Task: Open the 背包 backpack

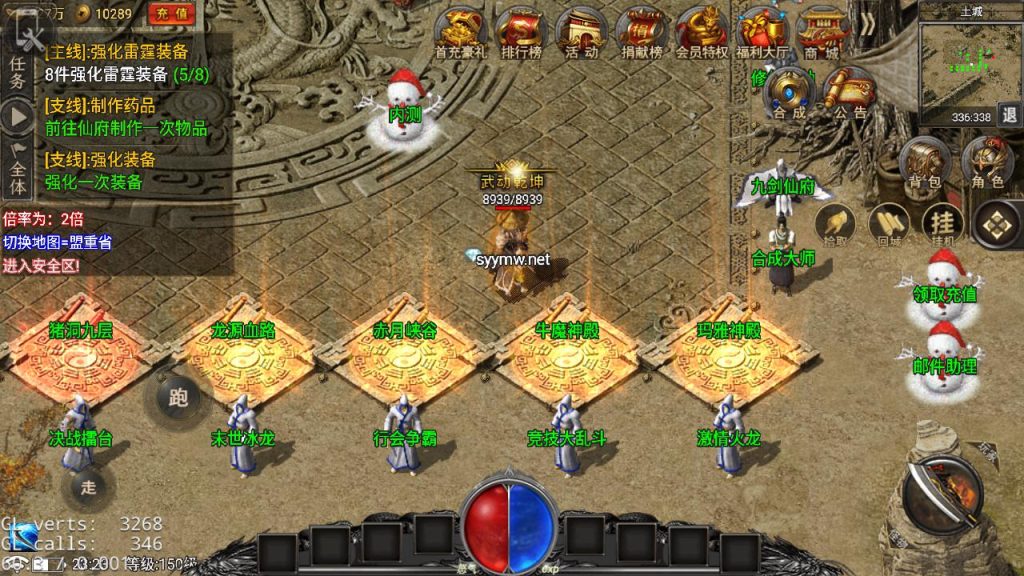Action: pos(925,162)
